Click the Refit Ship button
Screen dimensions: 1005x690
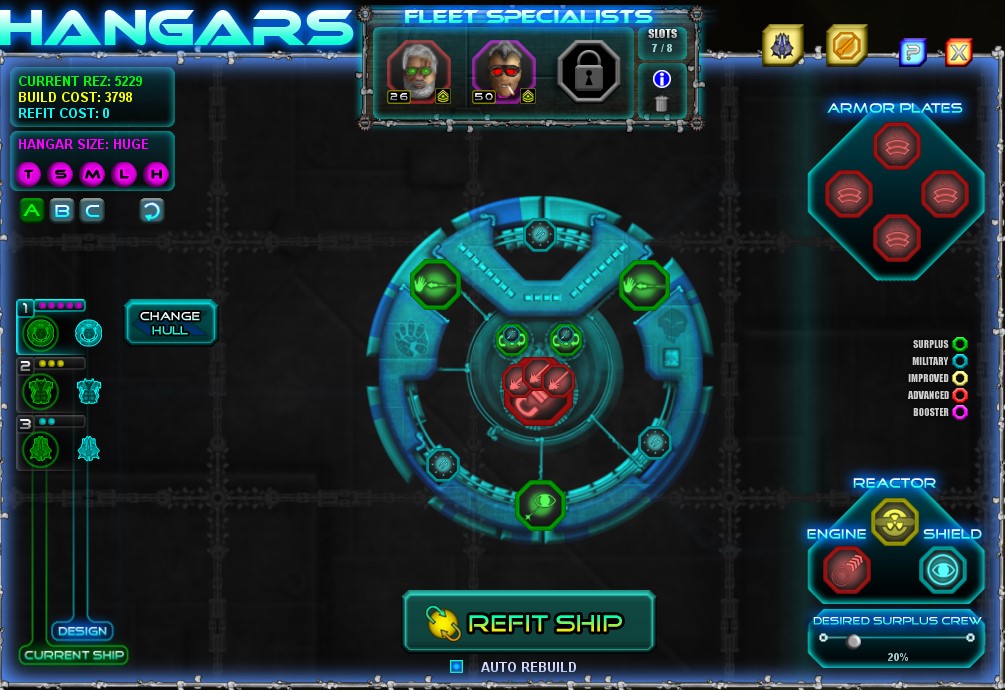[528, 622]
